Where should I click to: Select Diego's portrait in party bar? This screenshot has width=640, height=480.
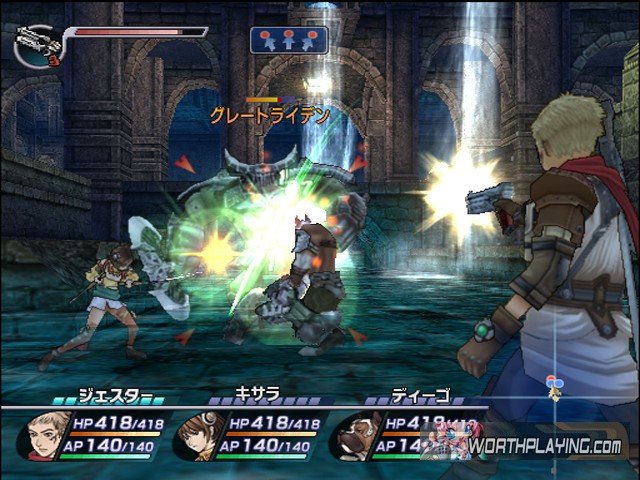354,435
